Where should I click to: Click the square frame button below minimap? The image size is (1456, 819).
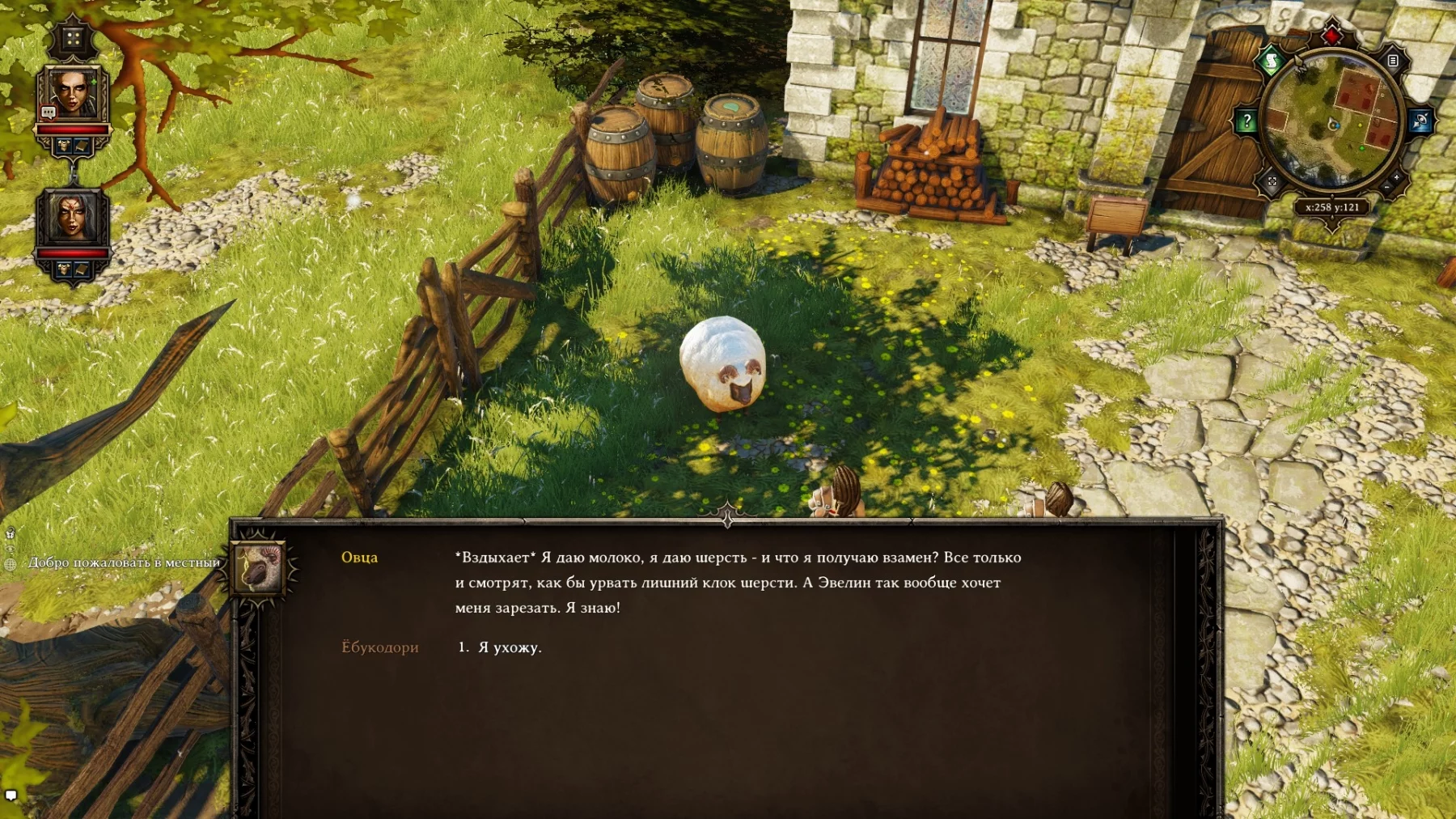click(x=1272, y=182)
